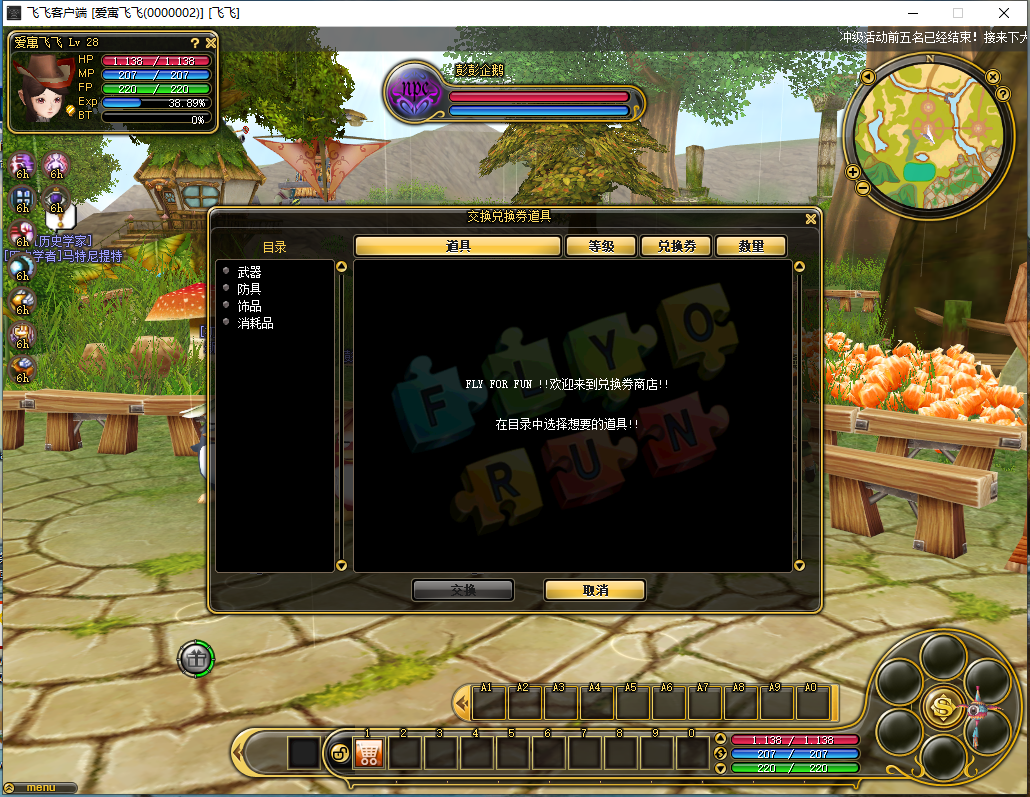The width and height of the screenshot is (1030, 797).
Task: Click the 兑换券 column header
Action: click(676, 246)
